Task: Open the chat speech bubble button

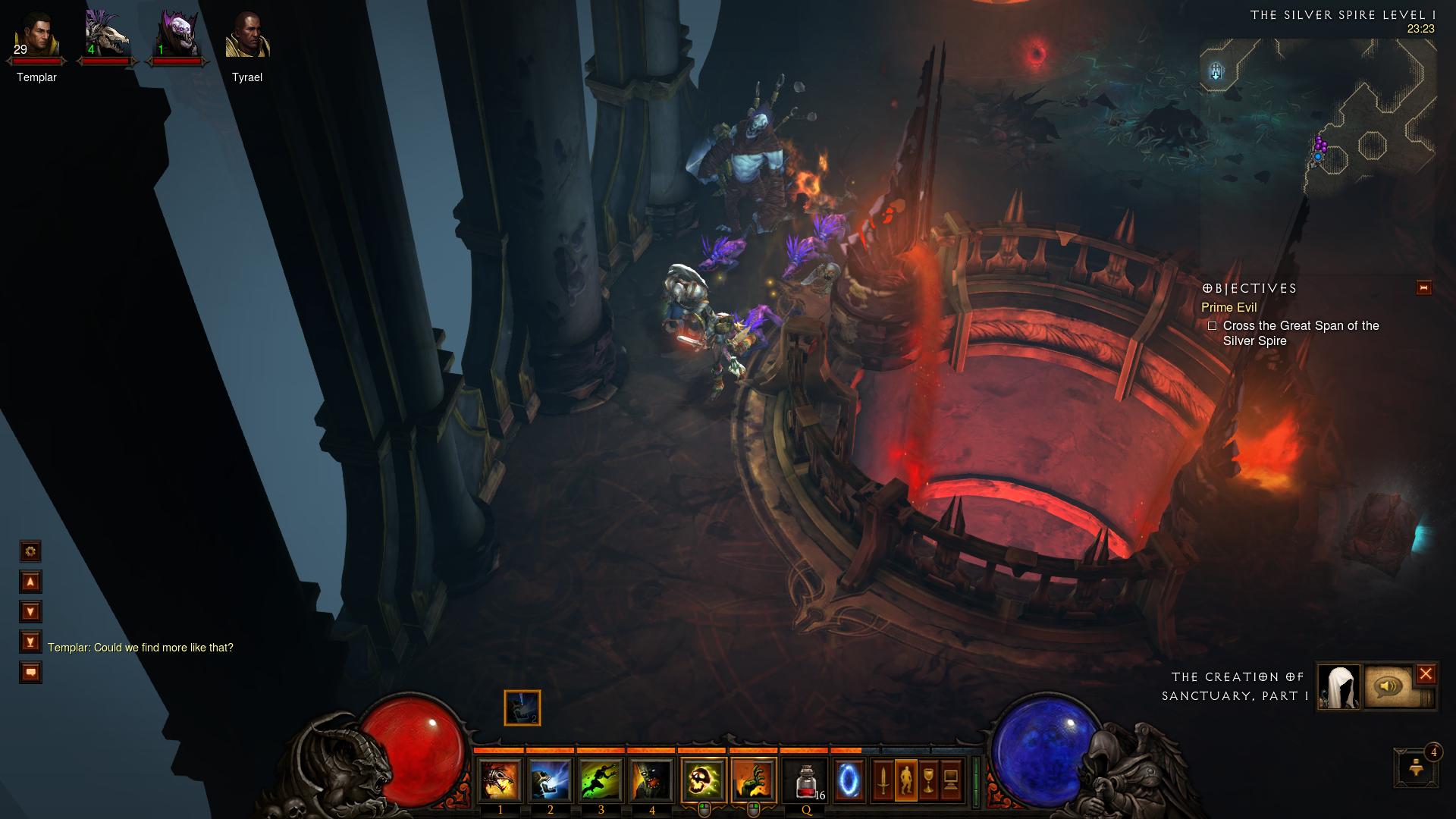Action: (30, 673)
